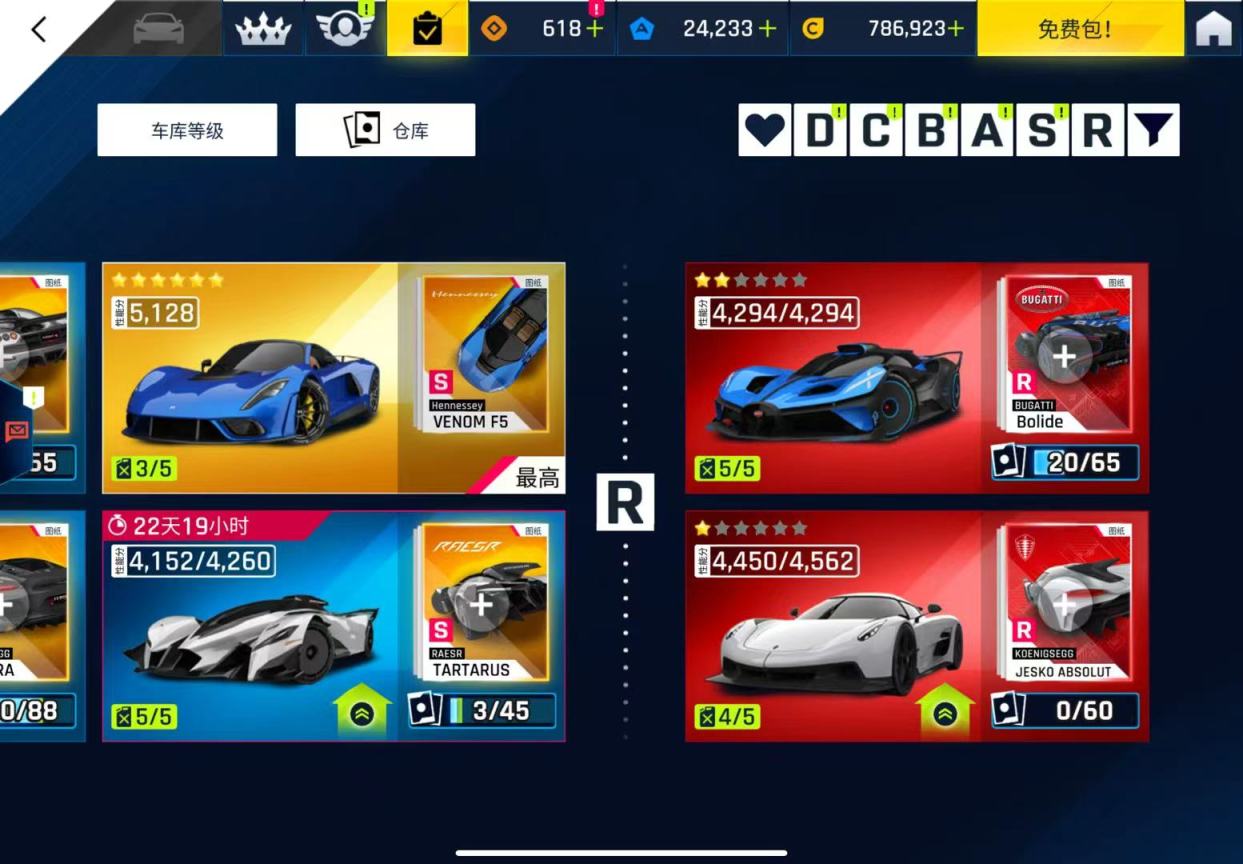Go back with the arrow button
This screenshot has width=1243, height=864.
tap(39, 29)
